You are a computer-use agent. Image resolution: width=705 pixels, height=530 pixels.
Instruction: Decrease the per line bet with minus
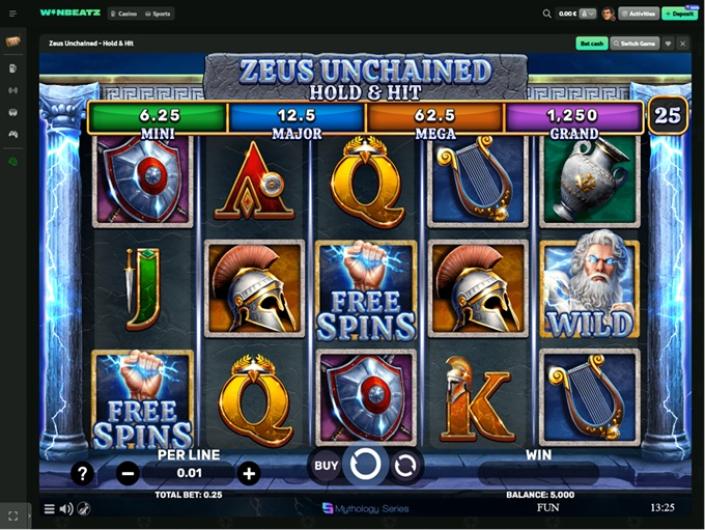(x=128, y=473)
